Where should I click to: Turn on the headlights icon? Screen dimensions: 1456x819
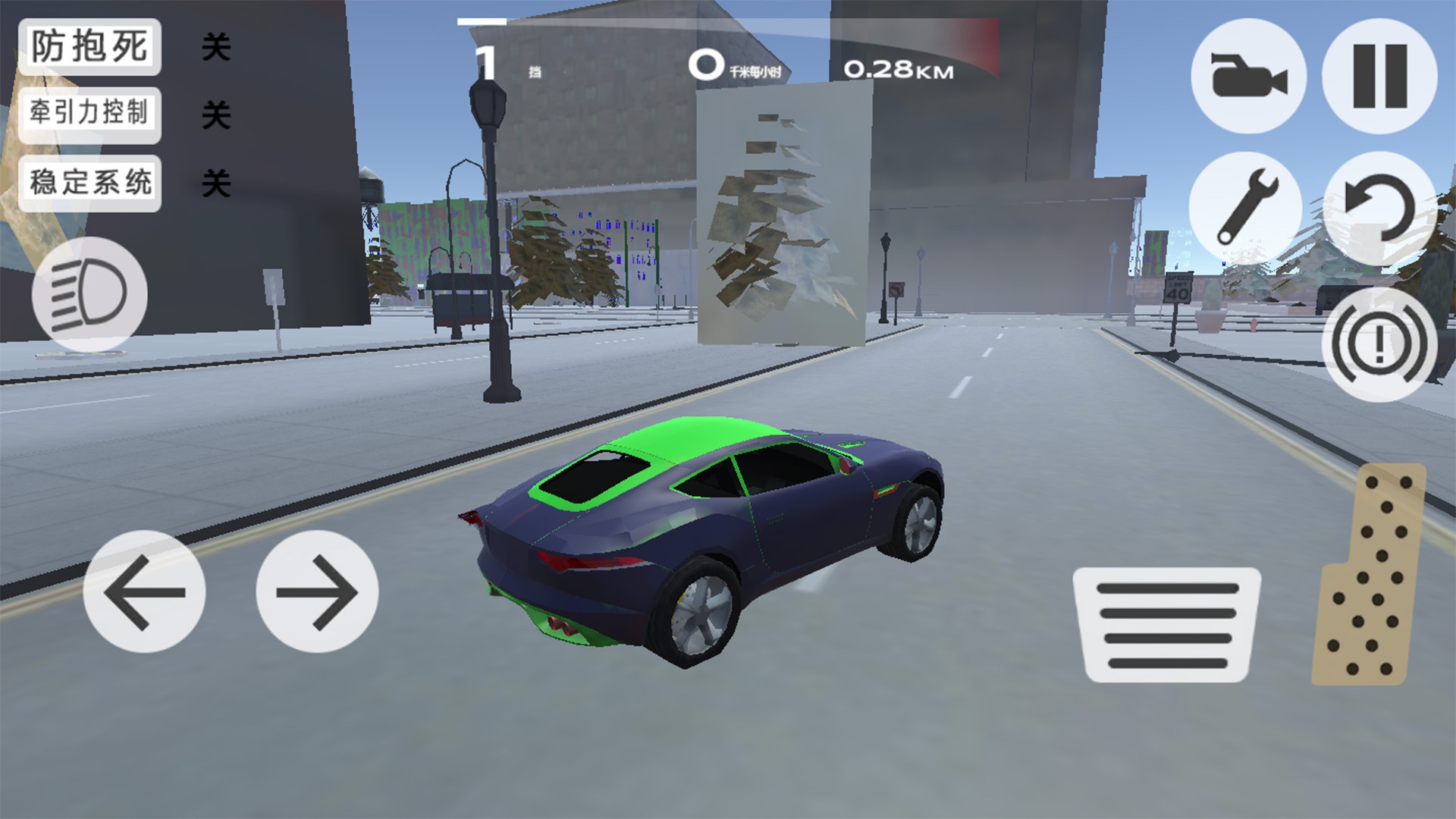pyautogui.click(x=89, y=294)
